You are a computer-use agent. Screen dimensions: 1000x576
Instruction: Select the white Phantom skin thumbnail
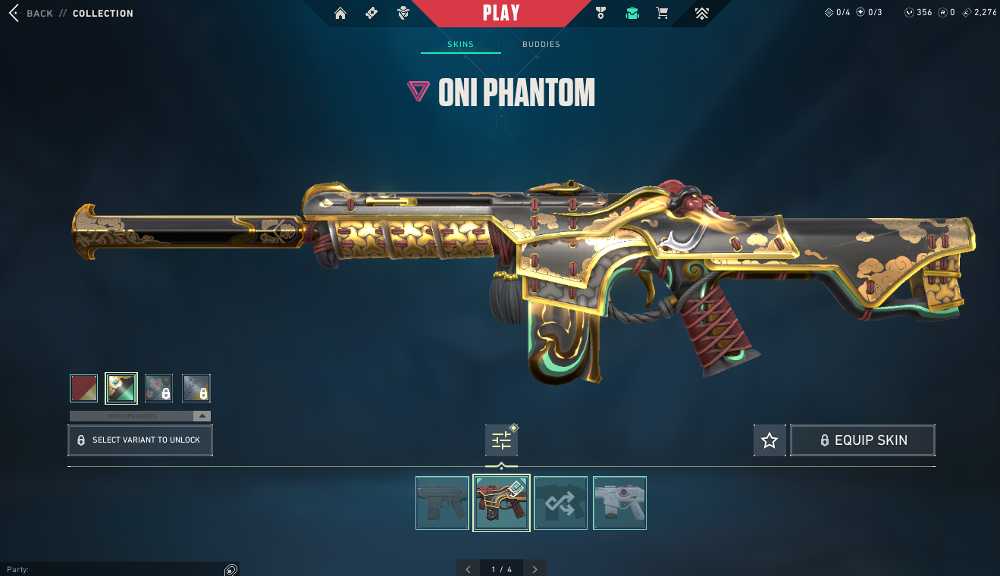click(x=619, y=502)
